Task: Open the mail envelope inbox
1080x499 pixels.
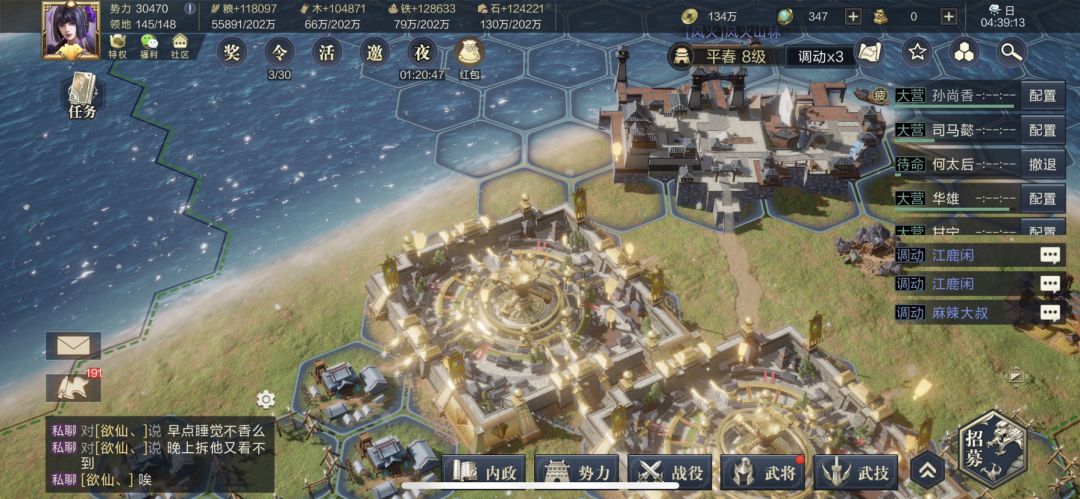Action: coord(73,346)
